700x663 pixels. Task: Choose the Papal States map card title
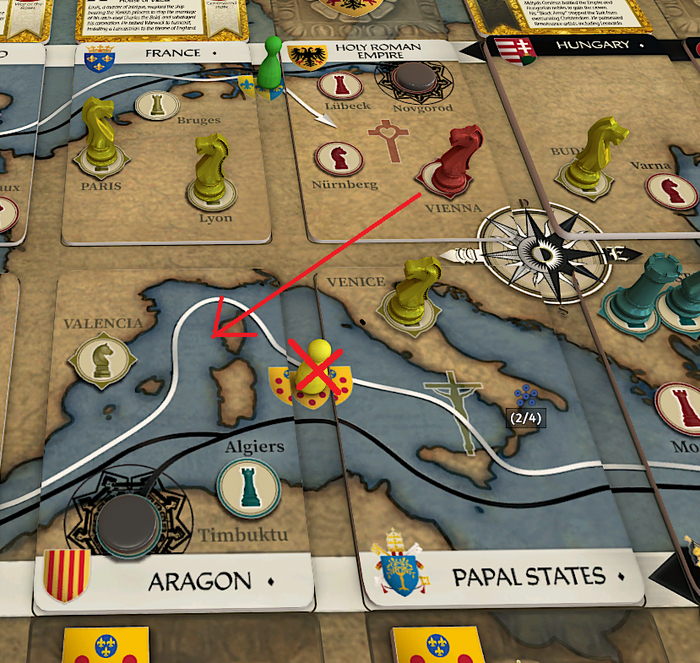[528, 577]
